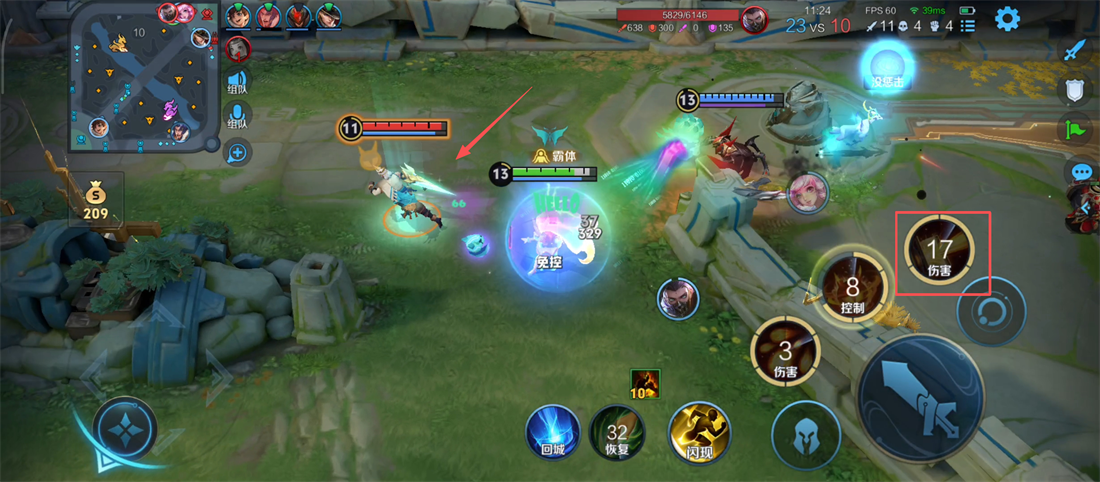Open the quick chat speech bubble
This screenshot has width=1100, height=482.
click(x=1081, y=172)
